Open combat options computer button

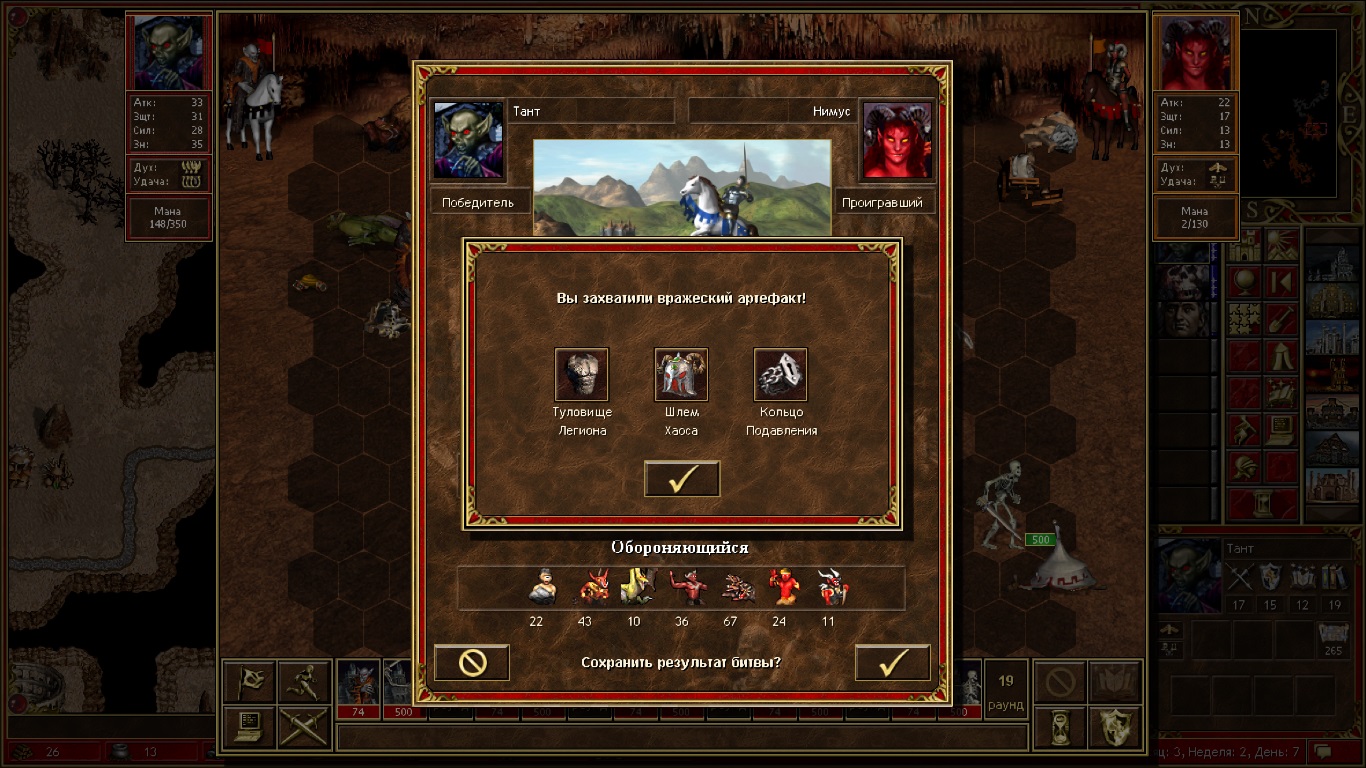coord(249,727)
